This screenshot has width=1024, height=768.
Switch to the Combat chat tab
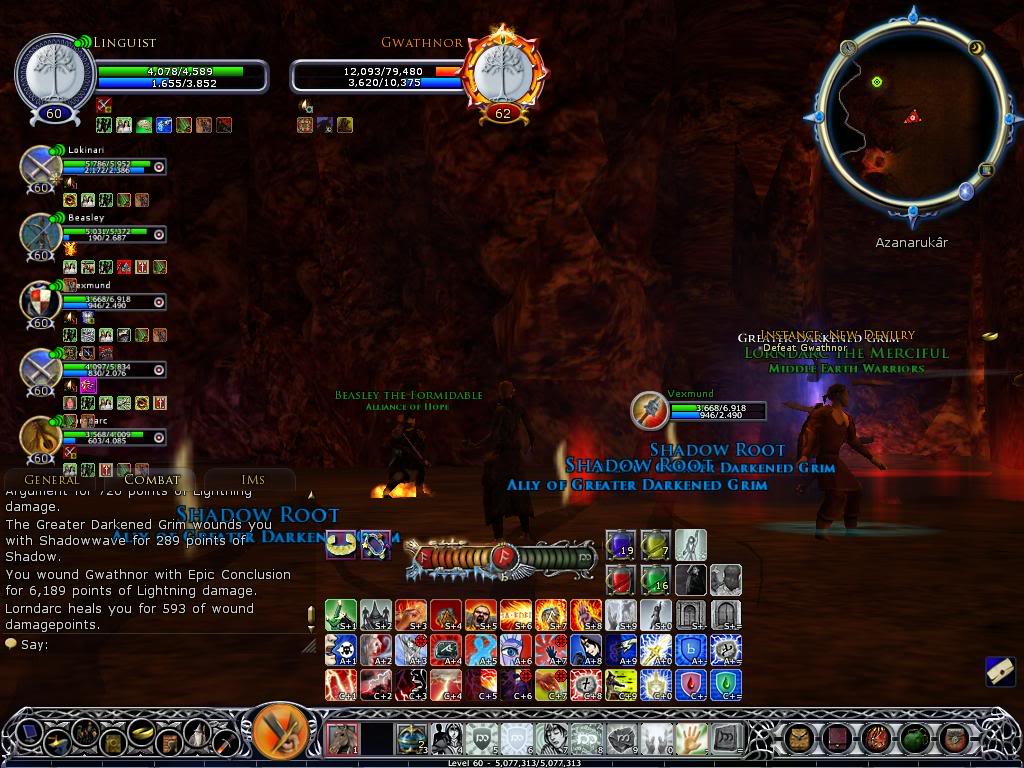point(152,480)
